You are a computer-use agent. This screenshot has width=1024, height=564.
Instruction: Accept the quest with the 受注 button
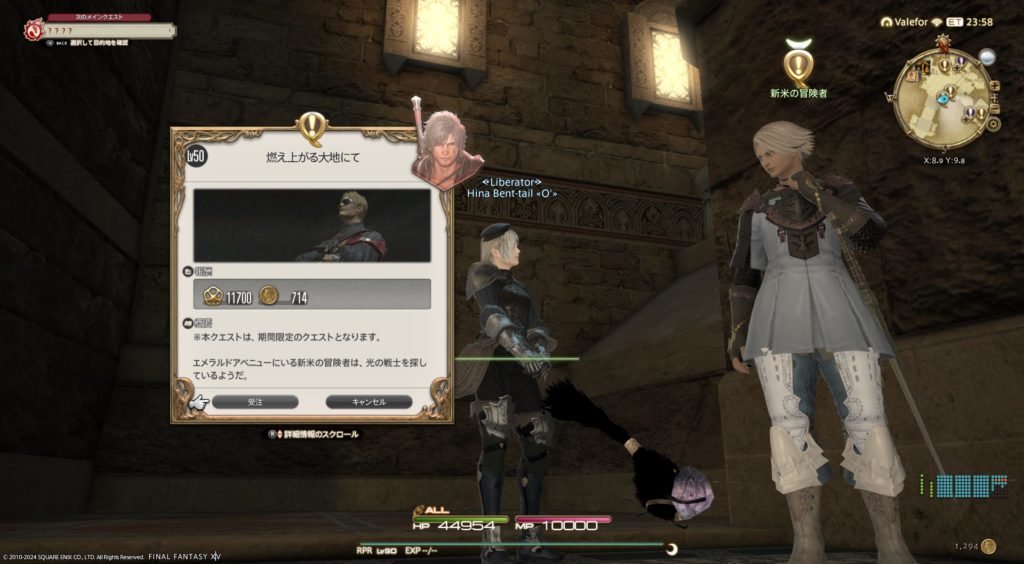(255, 401)
